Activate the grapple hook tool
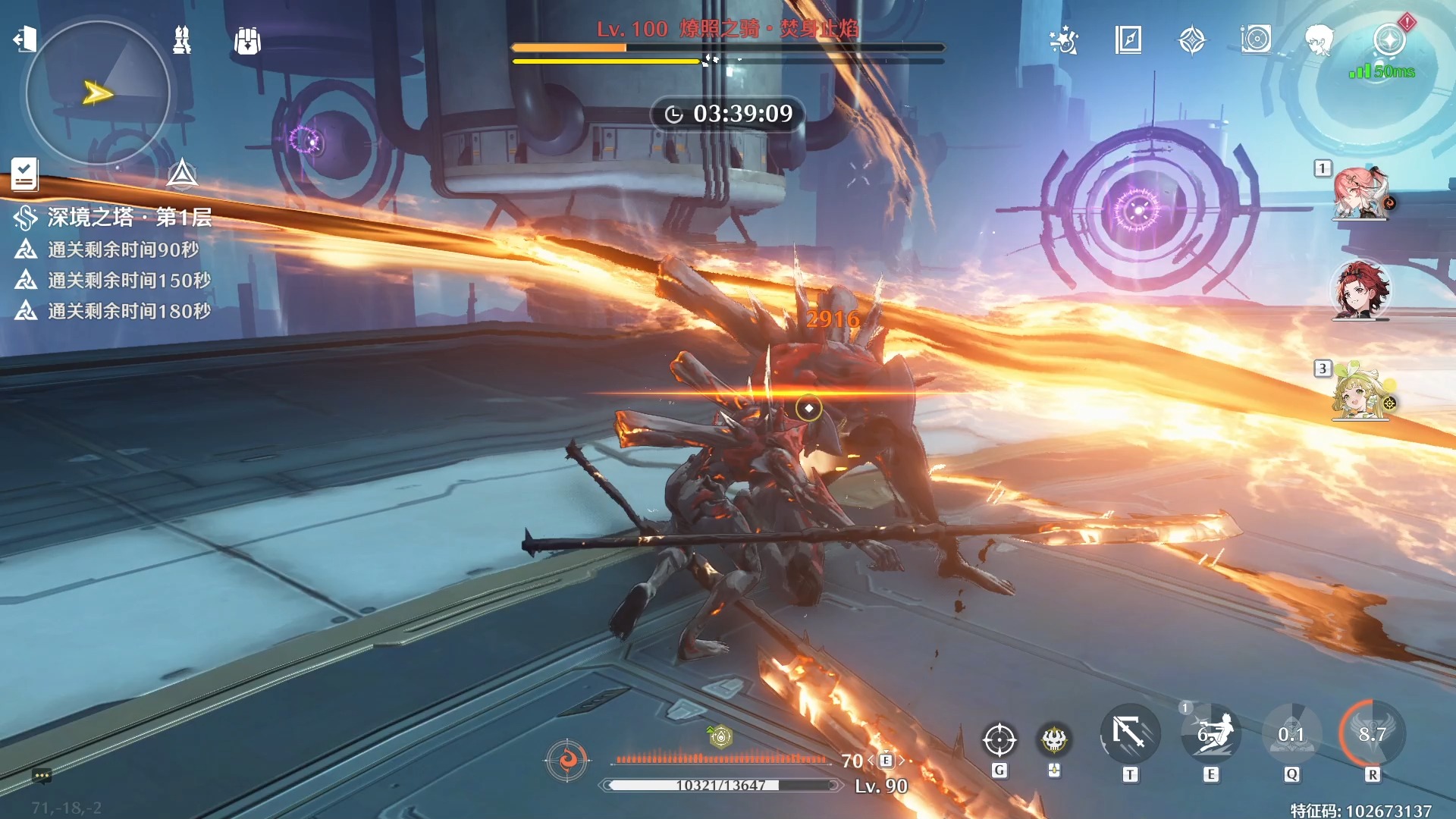 coord(1130,734)
